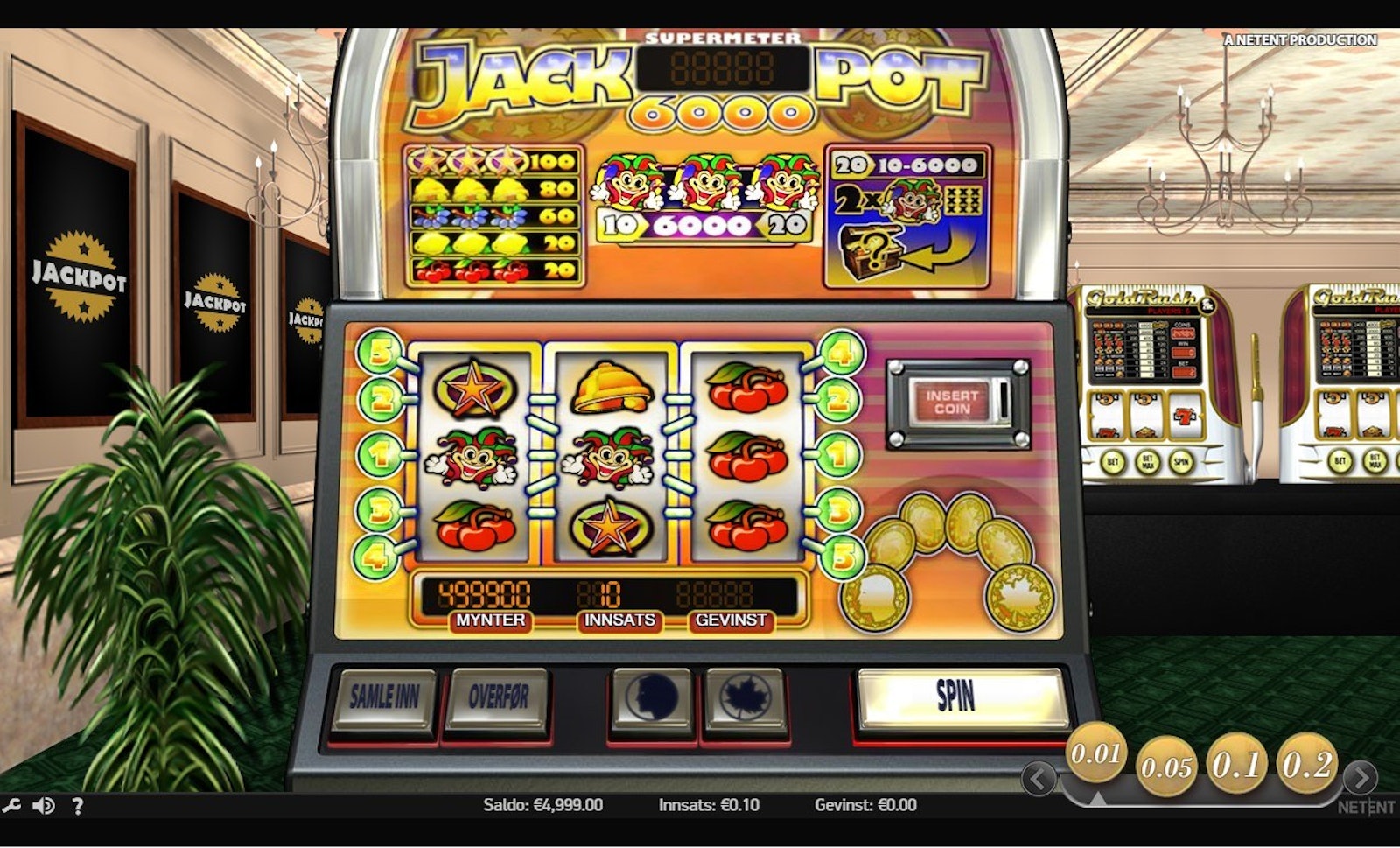Set coin value to 0.2
The width and height of the screenshot is (1400, 848).
coord(1307,765)
